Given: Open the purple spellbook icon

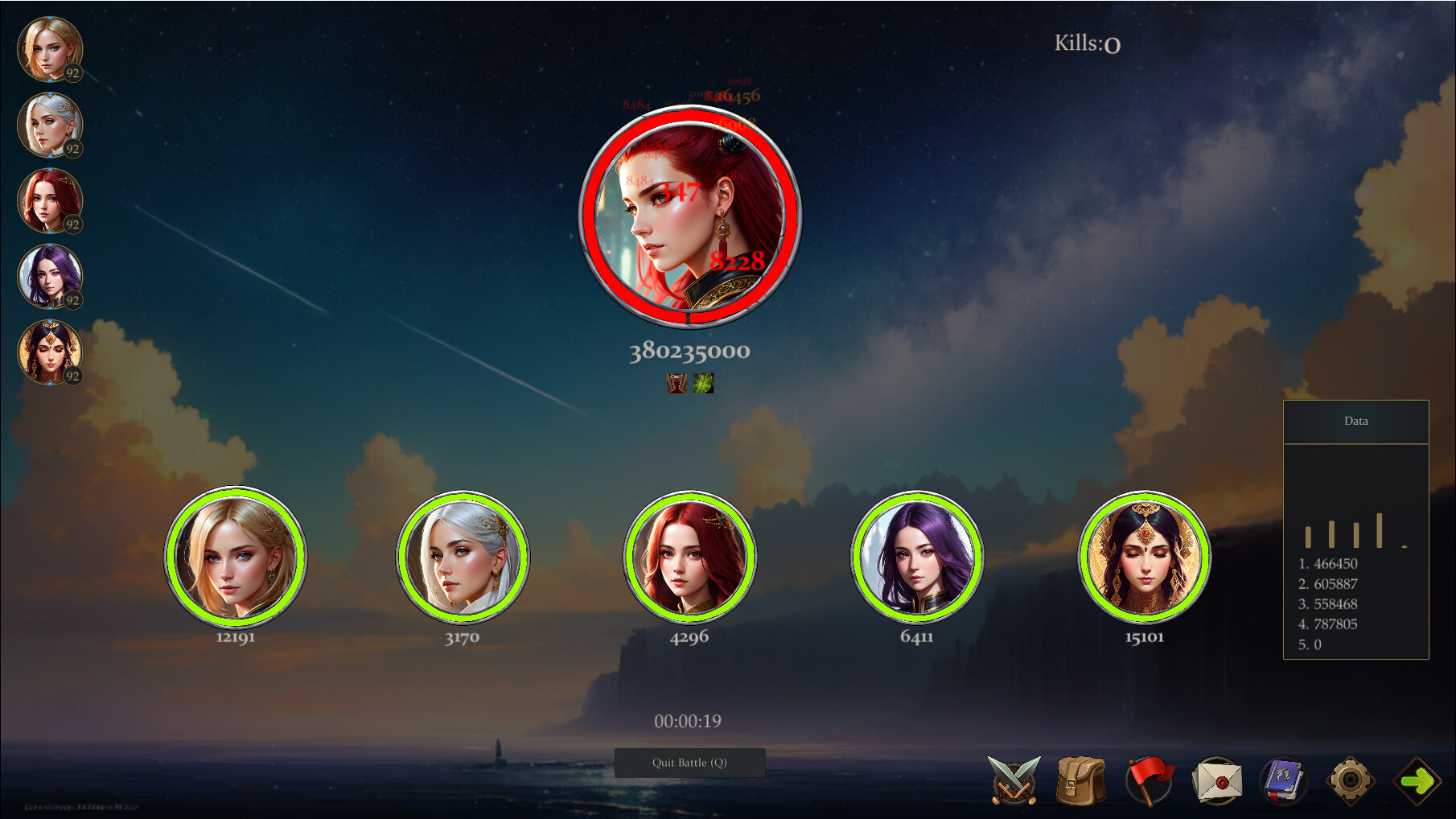Looking at the screenshot, I should 1284,779.
